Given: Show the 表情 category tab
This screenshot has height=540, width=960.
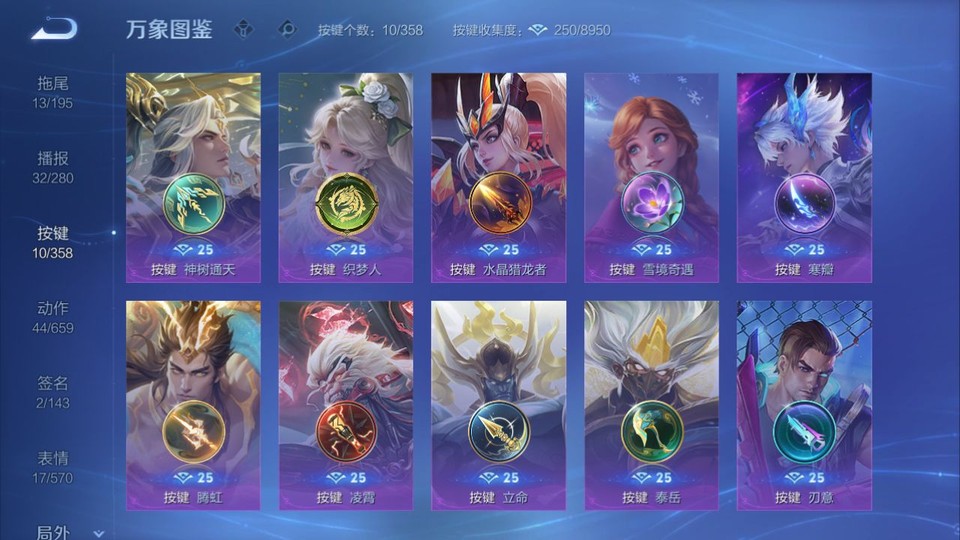Looking at the screenshot, I should click(x=53, y=467).
